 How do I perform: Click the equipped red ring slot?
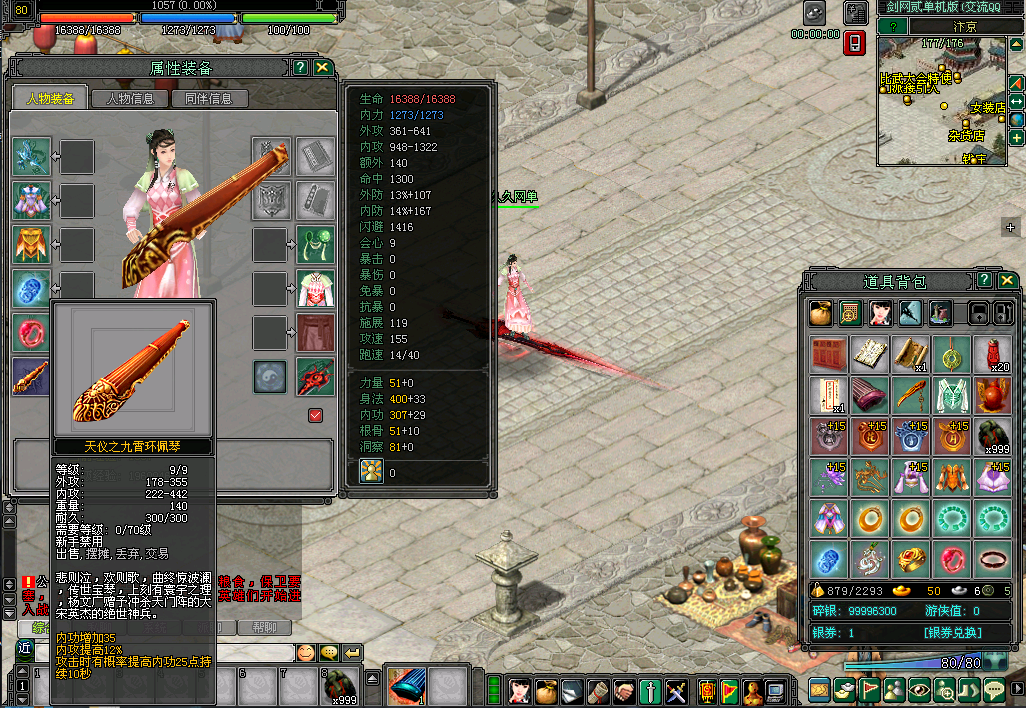30,332
